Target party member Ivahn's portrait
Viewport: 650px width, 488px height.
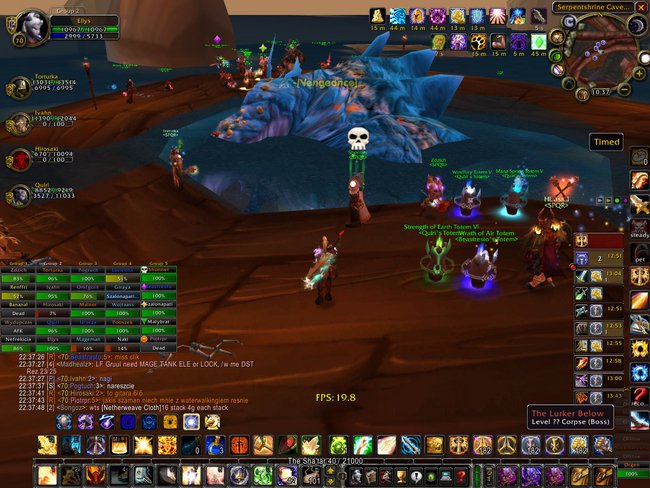pos(18,123)
